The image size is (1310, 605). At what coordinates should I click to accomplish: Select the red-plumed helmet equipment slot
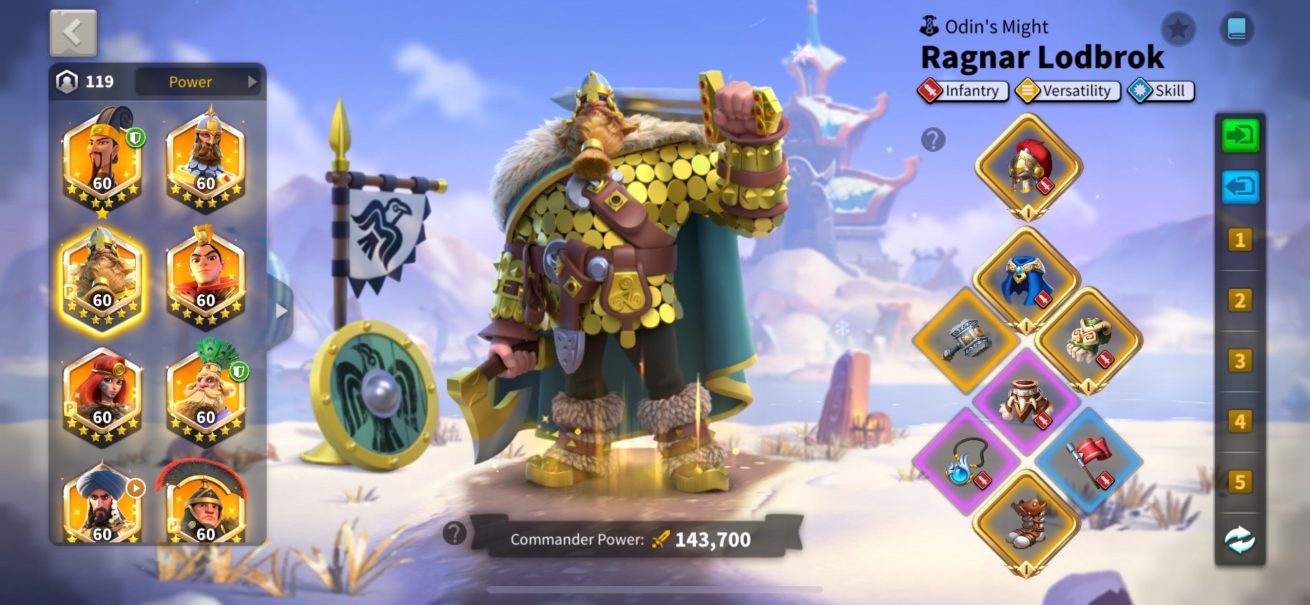point(1028,166)
